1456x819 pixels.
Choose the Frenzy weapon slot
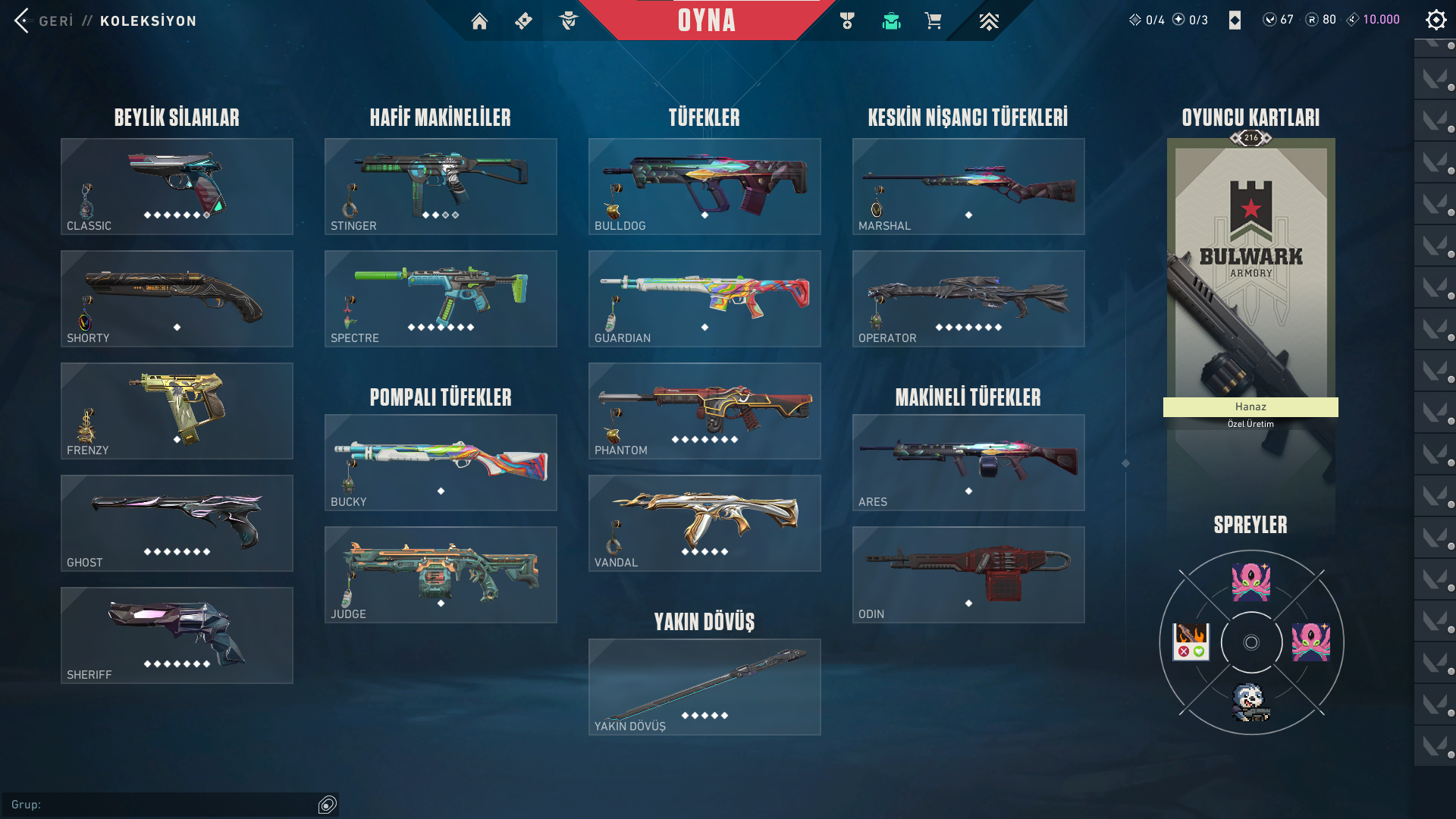(177, 411)
